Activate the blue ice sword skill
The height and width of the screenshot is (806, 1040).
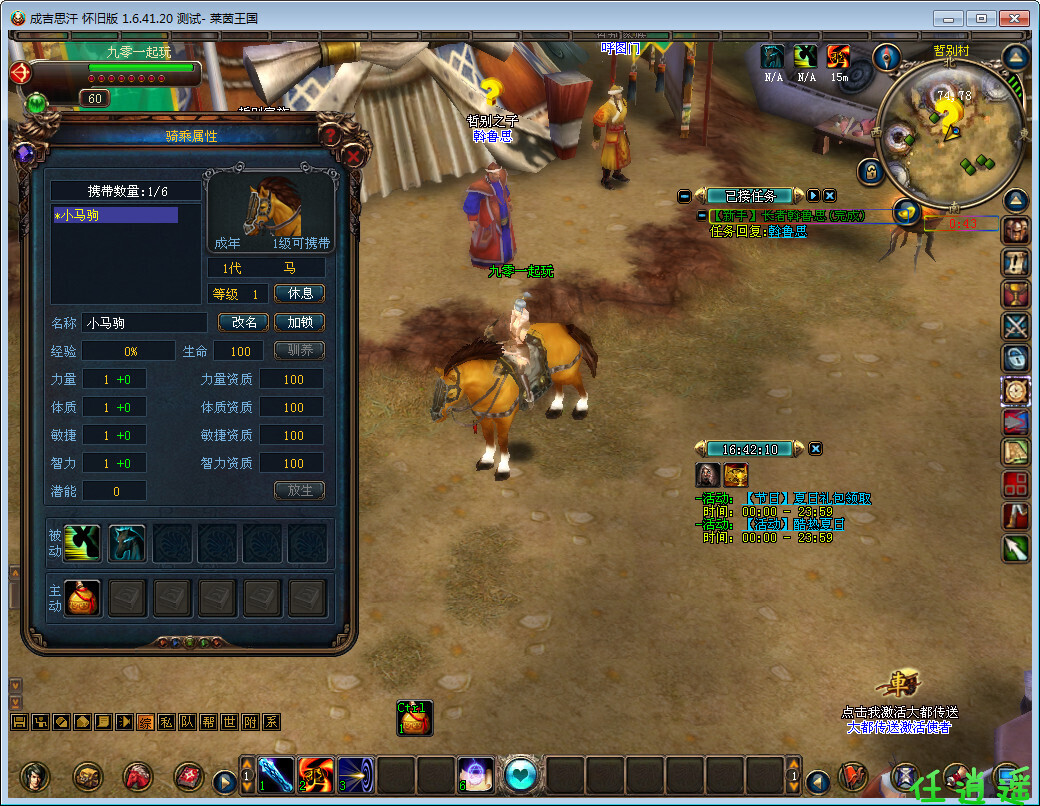coord(276,775)
